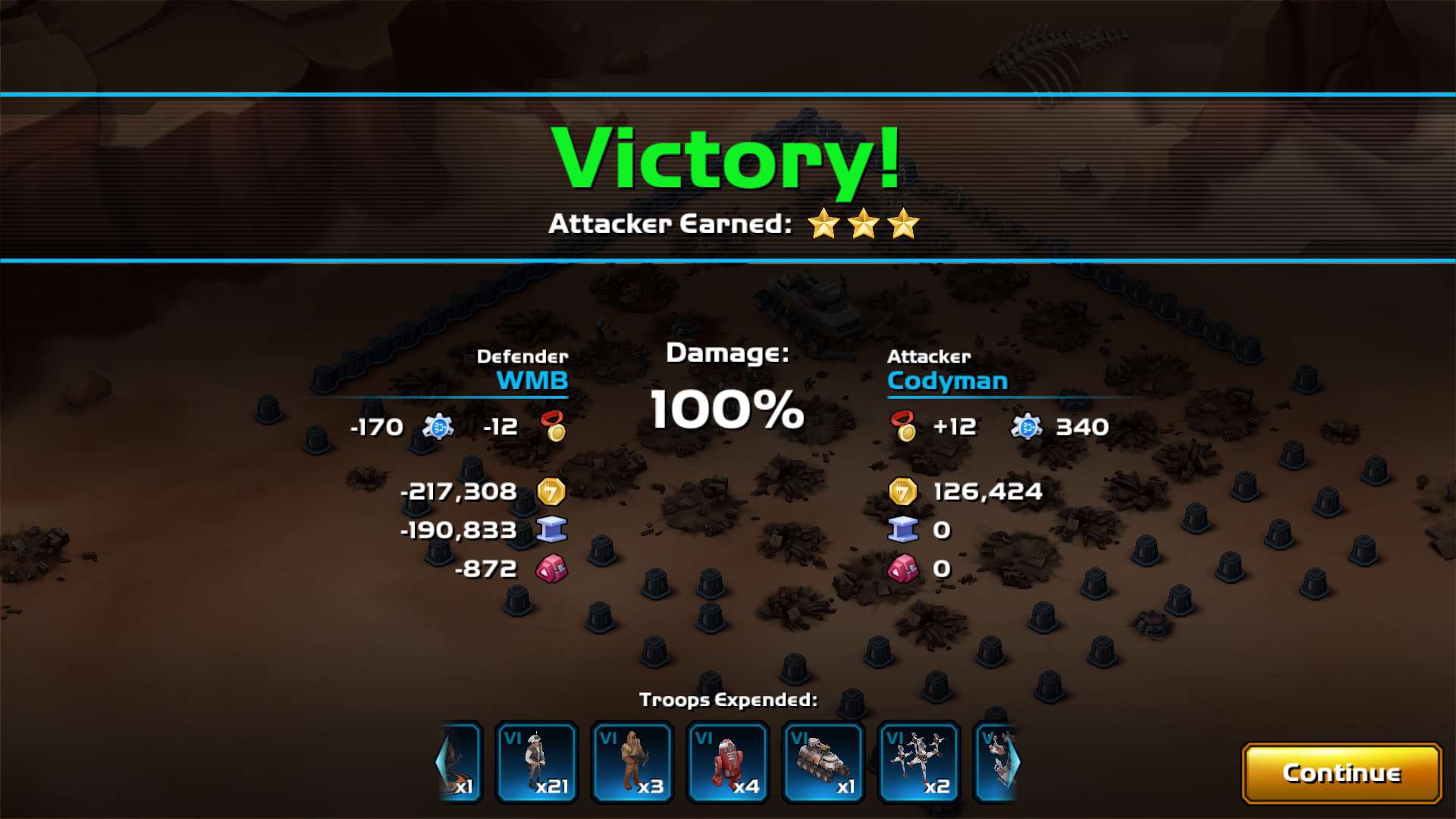The width and height of the screenshot is (1456, 819).
Task: Select the x1 tank troop card
Action: (x=824, y=761)
